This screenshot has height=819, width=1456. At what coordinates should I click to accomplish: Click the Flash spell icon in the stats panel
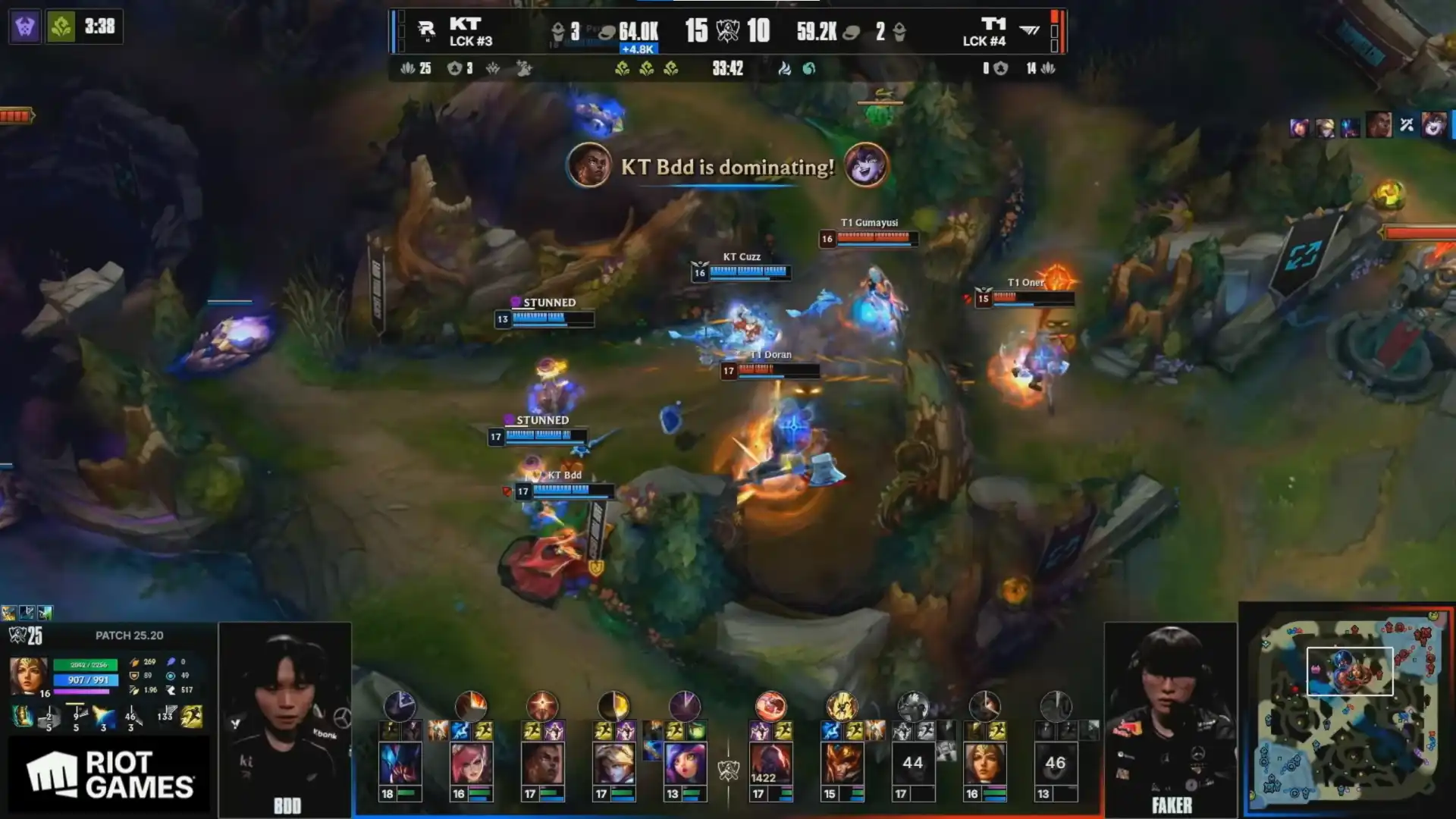(x=192, y=716)
